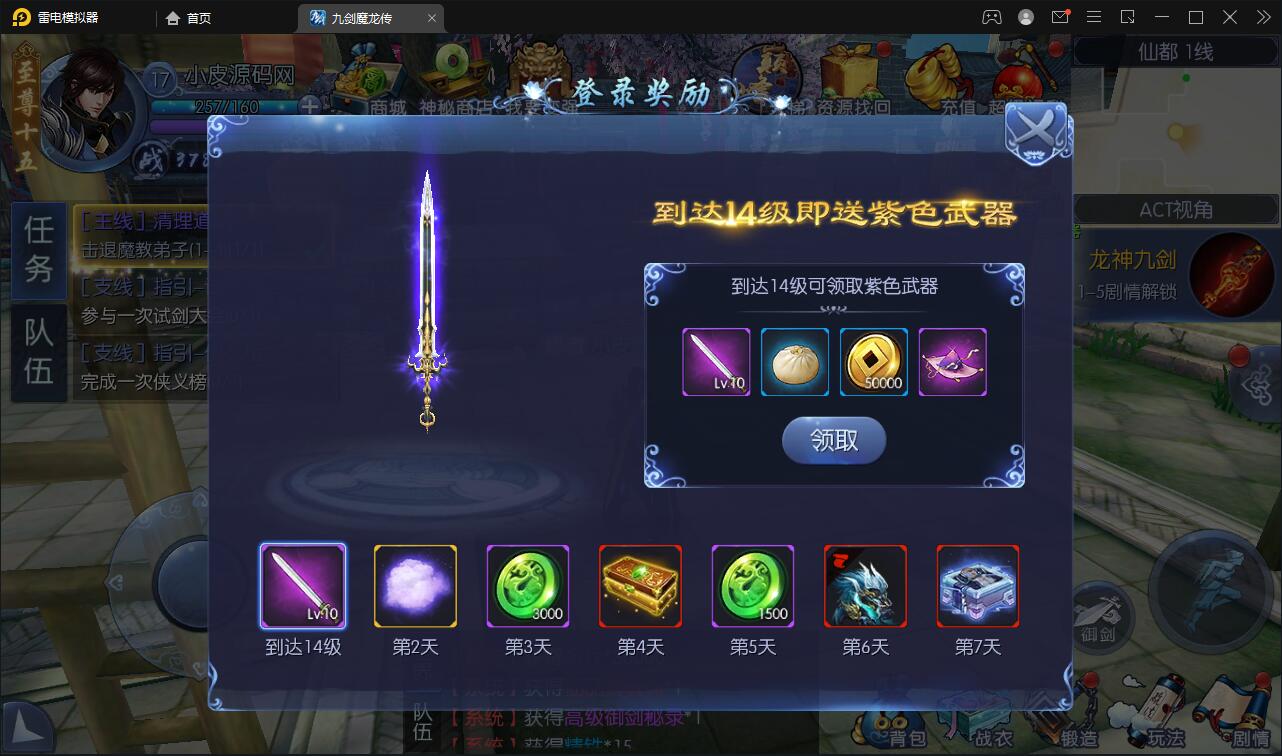Select the 第5天 day-five reward thumbnail
The image size is (1282, 756).
point(752,586)
